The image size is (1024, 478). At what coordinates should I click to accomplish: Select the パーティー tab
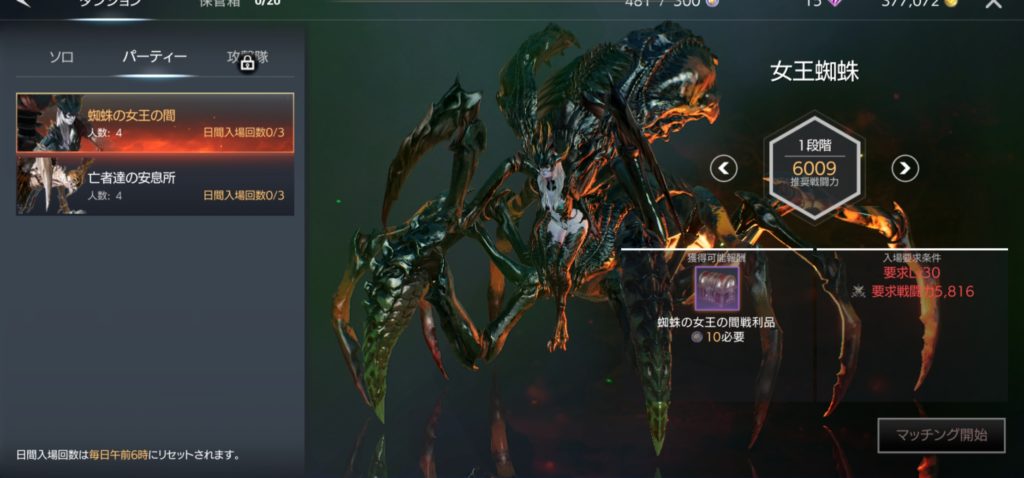[x=154, y=57]
